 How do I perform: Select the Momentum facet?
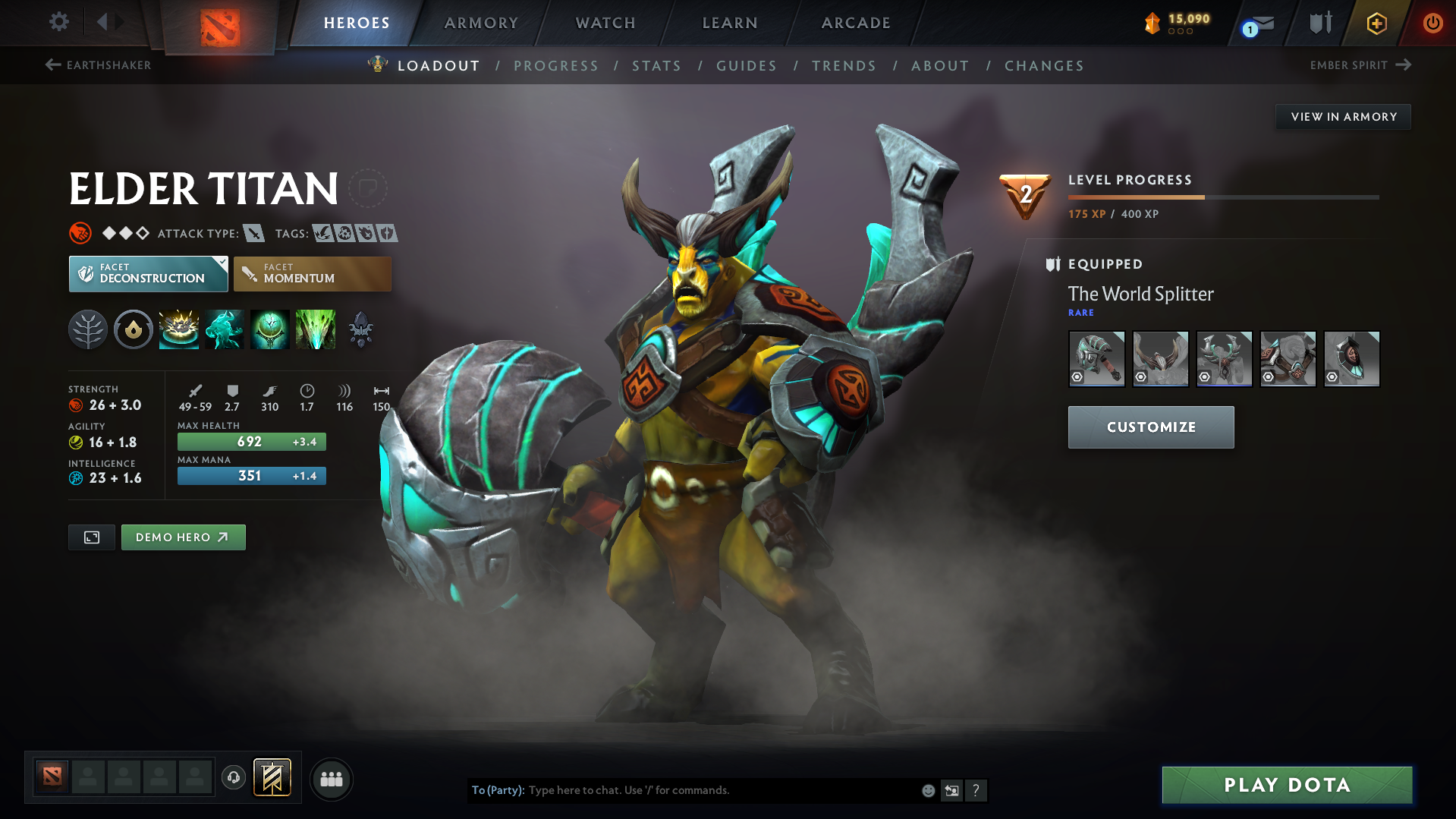tap(312, 273)
